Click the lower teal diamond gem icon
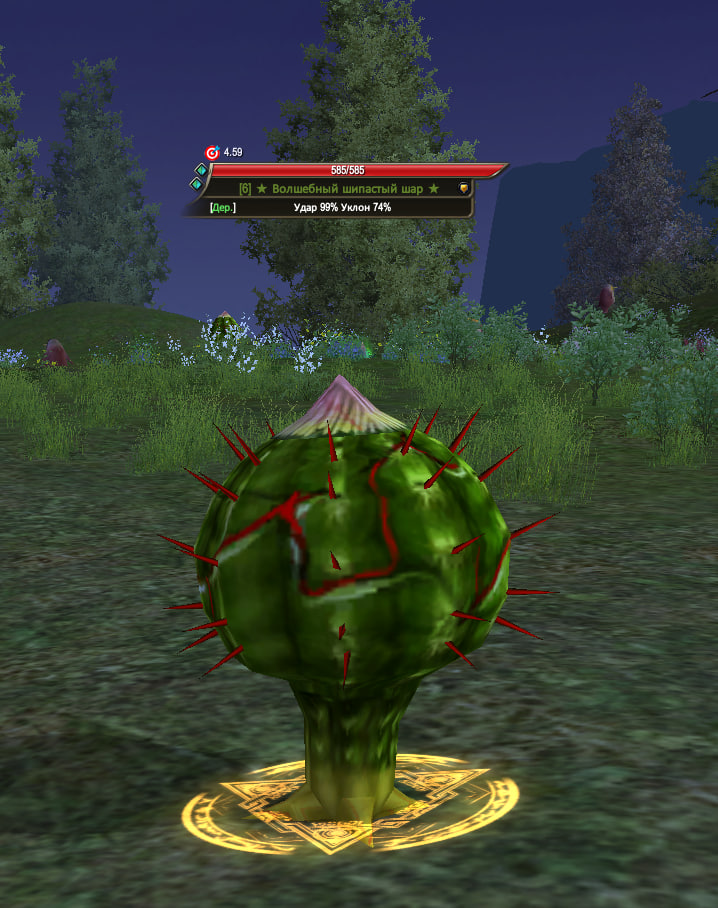Screen dimensions: 718x908 coord(198,185)
